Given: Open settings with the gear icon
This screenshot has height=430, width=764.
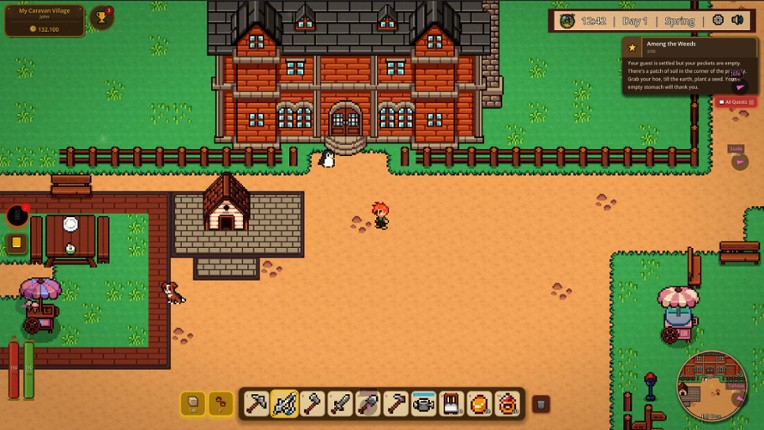Looking at the screenshot, I should pyautogui.click(x=718, y=20).
